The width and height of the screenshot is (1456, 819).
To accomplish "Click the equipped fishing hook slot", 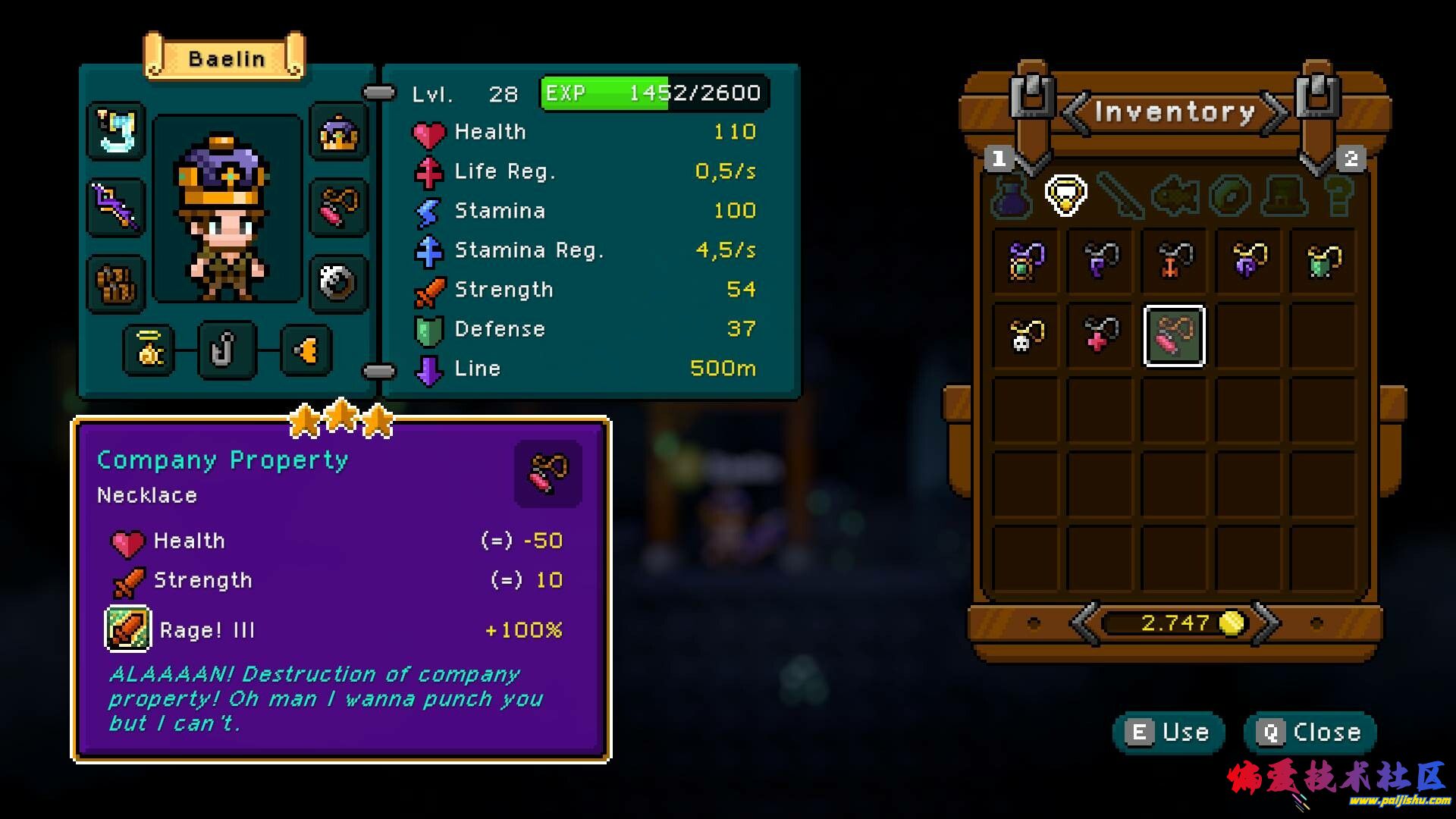I will [x=226, y=350].
